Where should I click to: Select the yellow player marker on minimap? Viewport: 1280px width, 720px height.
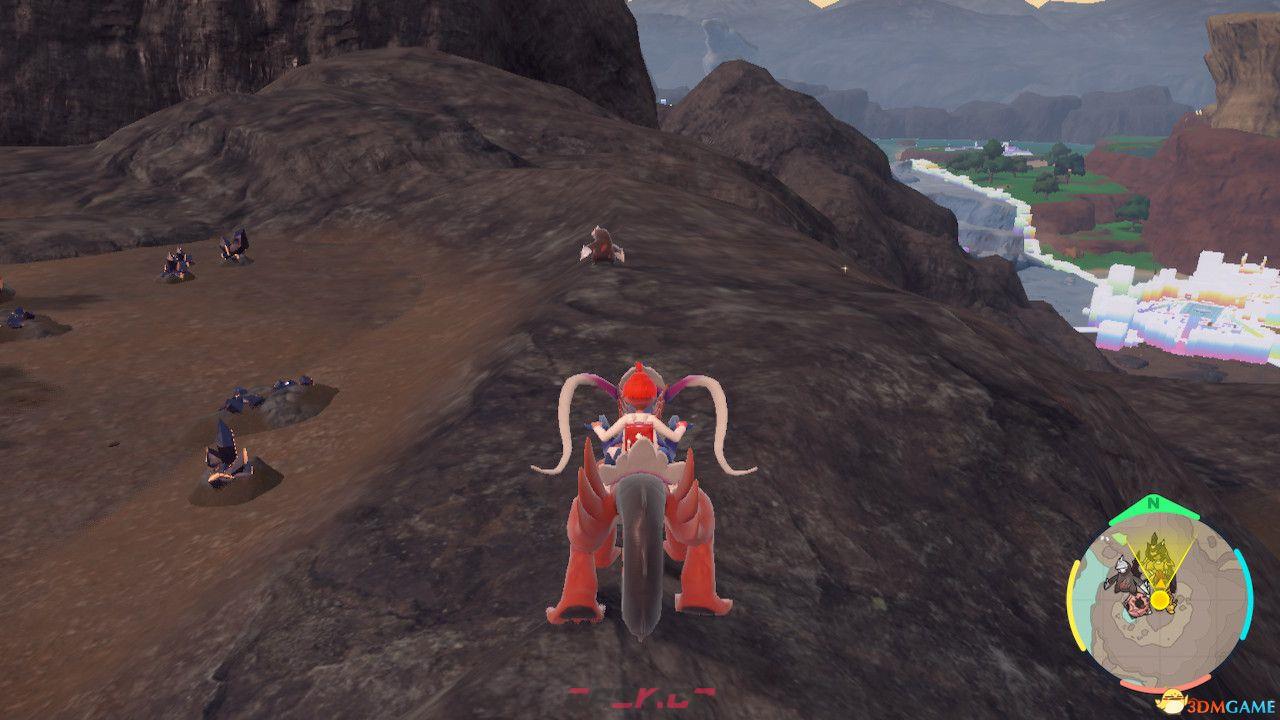pyautogui.click(x=1159, y=599)
